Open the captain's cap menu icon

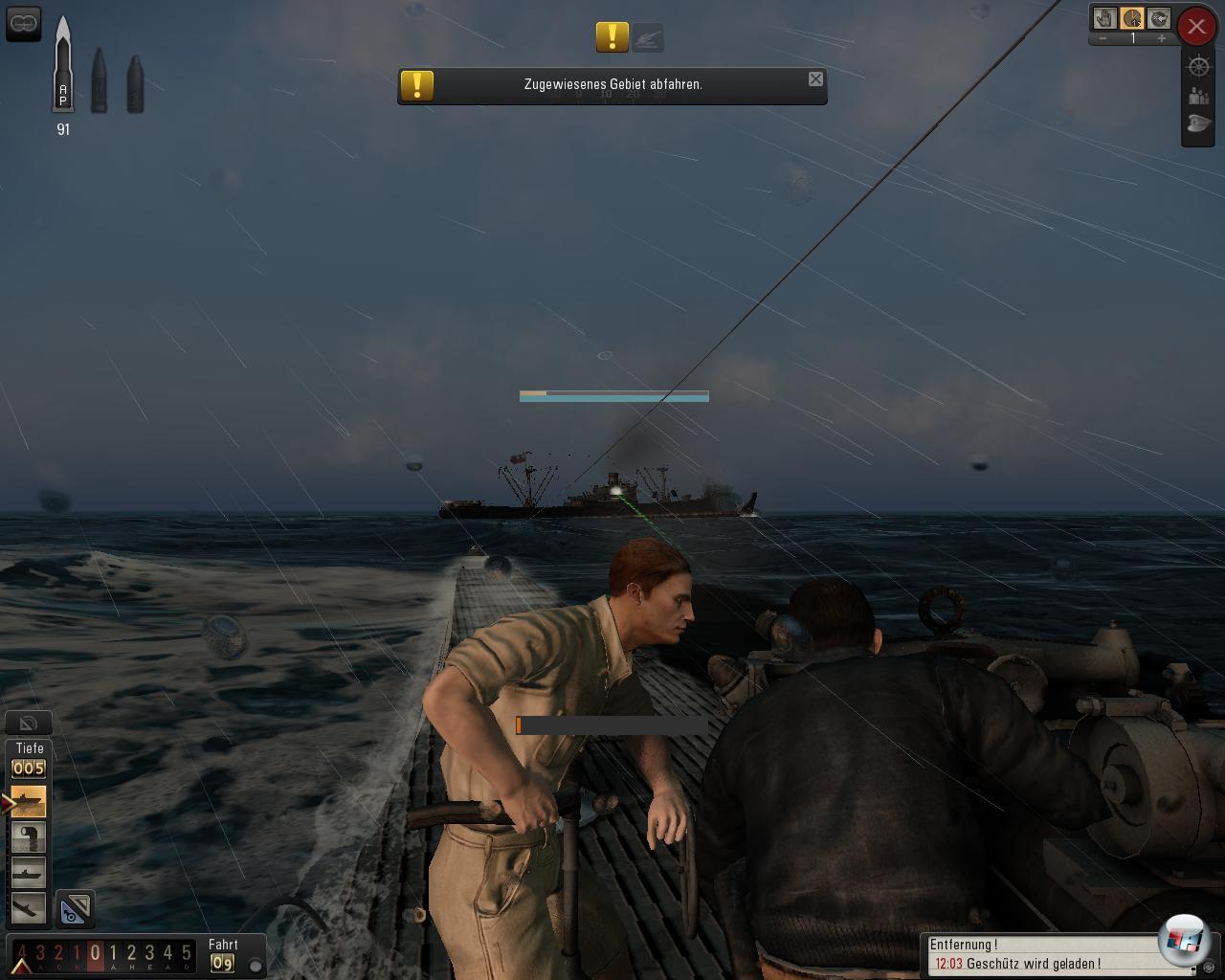[x=1198, y=124]
